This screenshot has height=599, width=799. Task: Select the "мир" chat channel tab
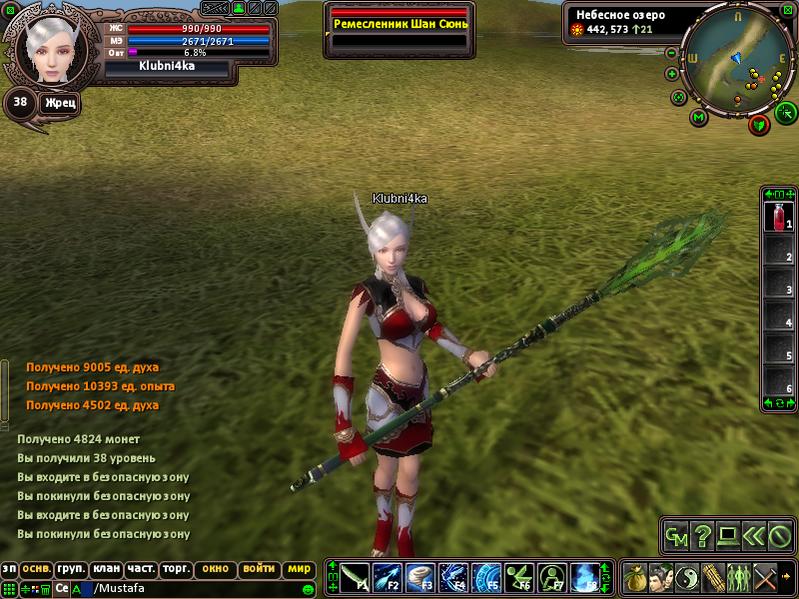(298, 569)
